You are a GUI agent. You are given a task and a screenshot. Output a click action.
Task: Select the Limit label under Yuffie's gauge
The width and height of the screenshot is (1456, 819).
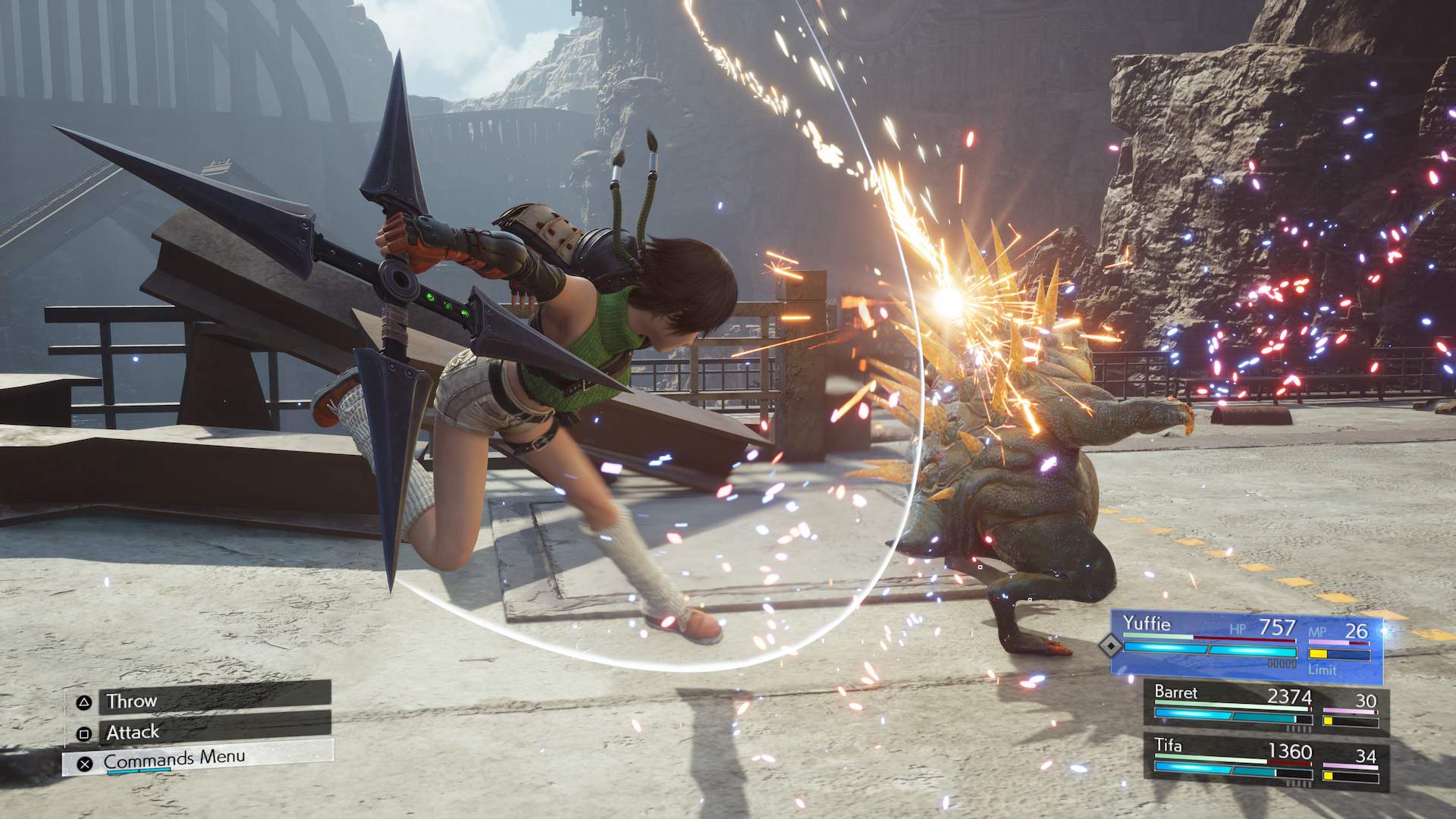(1322, 669)
